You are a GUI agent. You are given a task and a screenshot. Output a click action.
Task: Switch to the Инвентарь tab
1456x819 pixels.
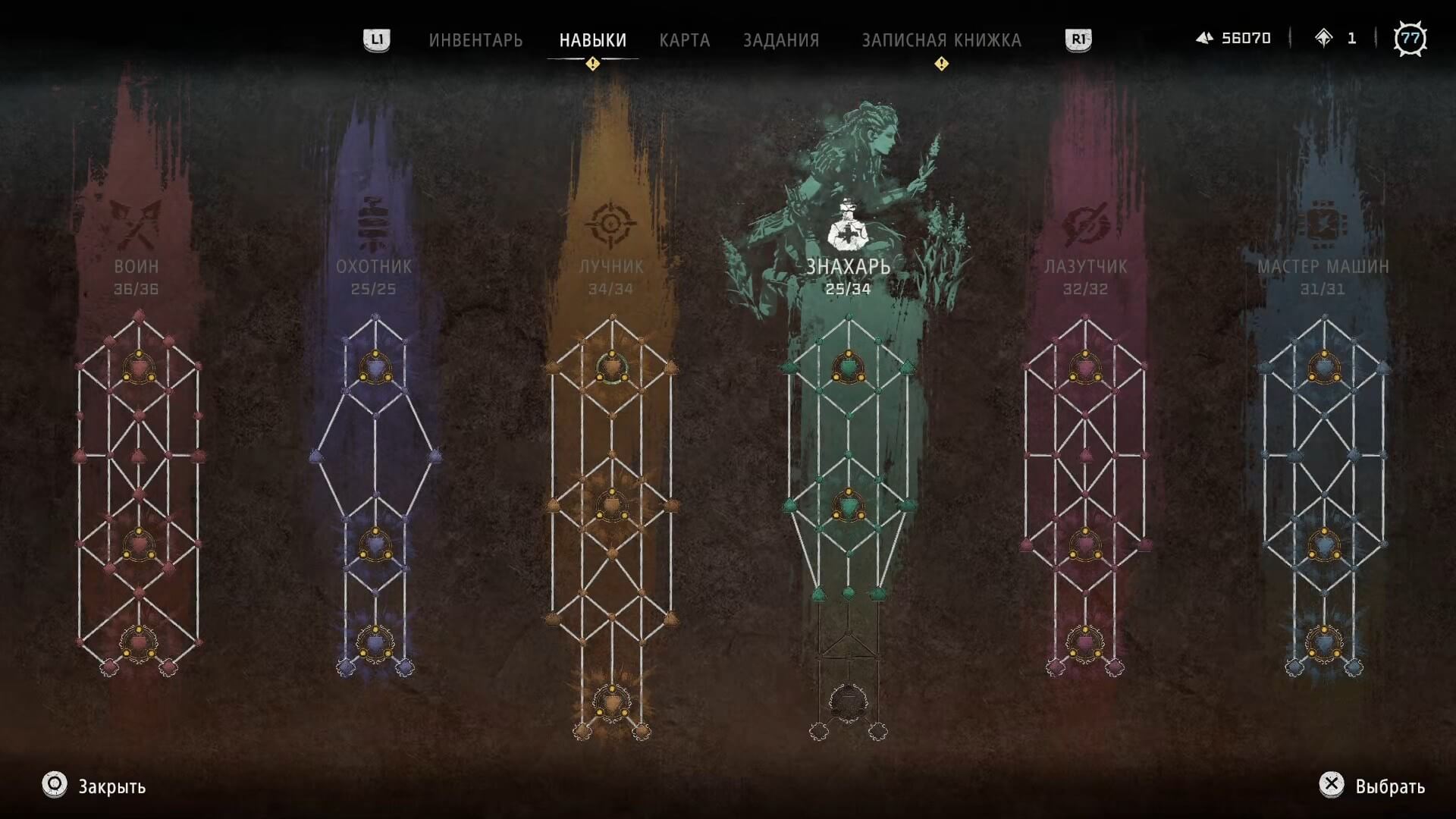pyautogui.click(x=475, y=40)
